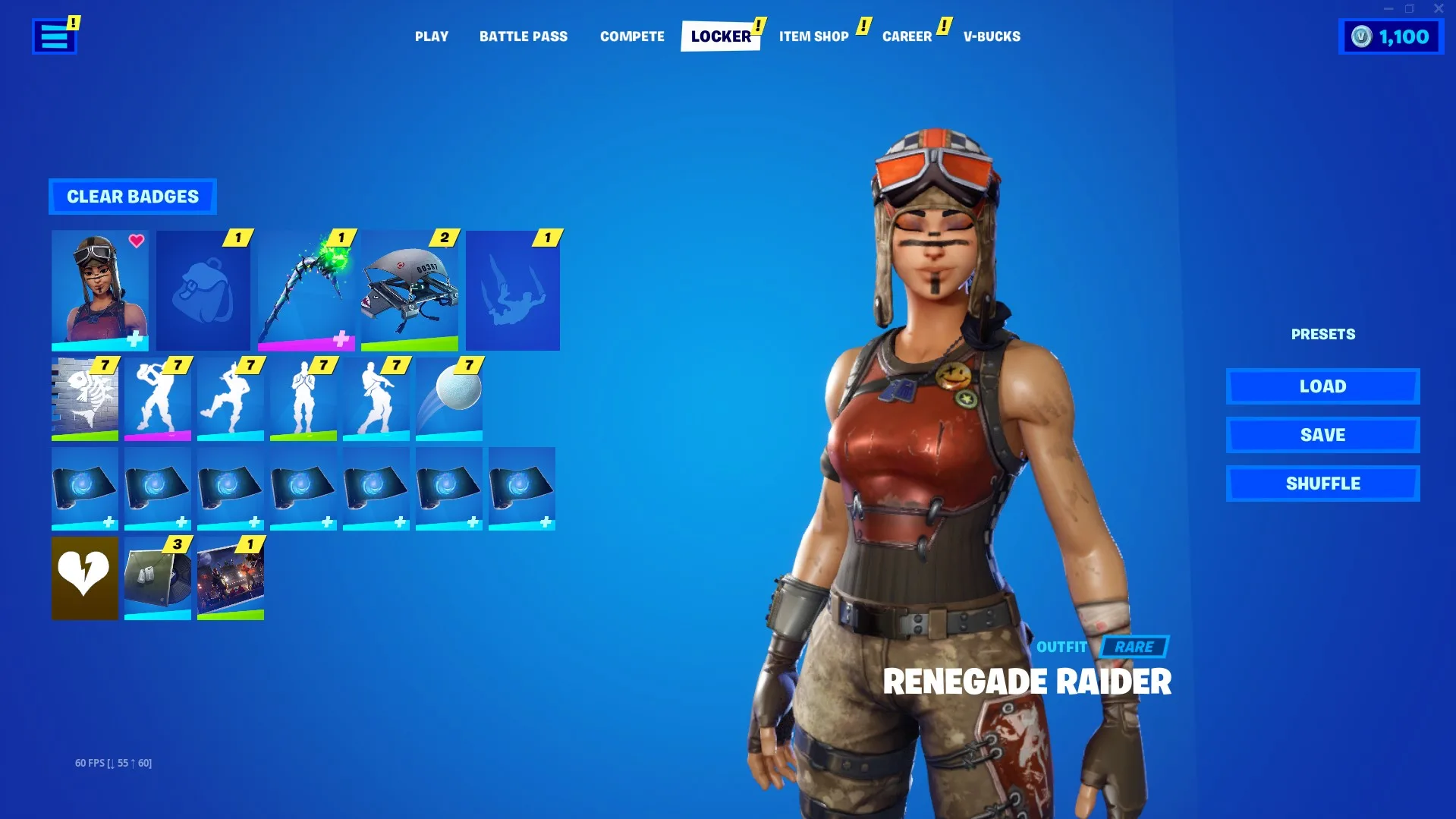Click the 1,100 V-Bucks balance button

coord(1391,37)
